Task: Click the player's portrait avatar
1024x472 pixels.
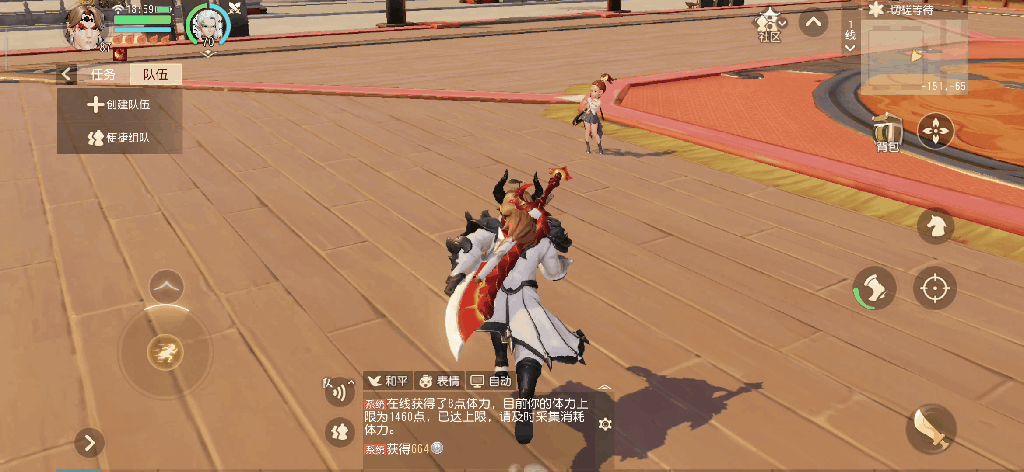Action: 85,25
